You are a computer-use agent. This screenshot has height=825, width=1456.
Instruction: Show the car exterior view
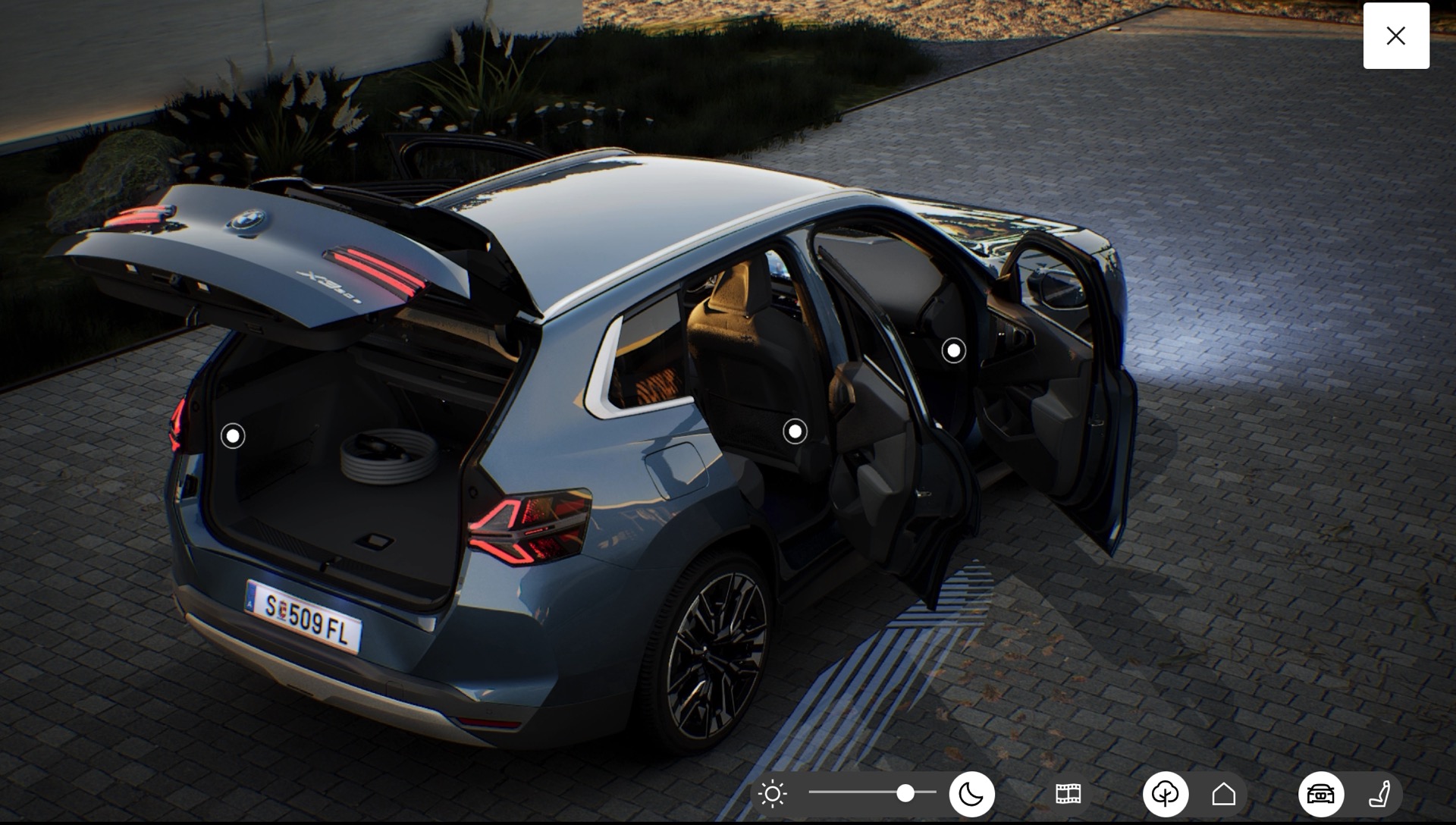click(x=1320, y=794)
